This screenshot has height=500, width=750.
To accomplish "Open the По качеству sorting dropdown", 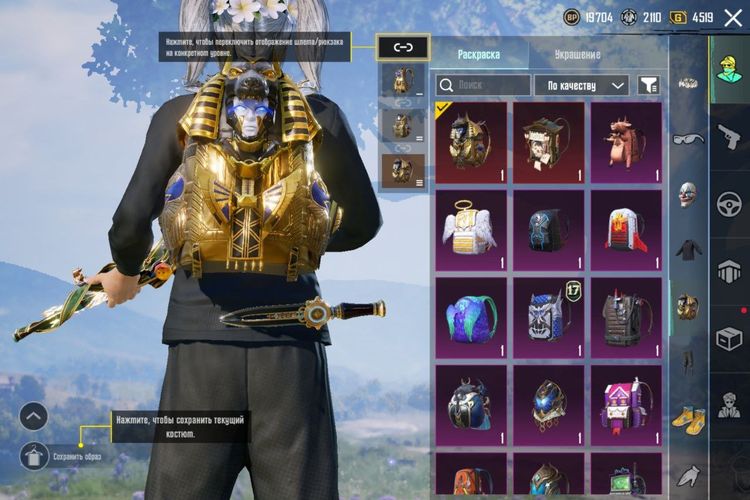I will (x=581, y=86).
